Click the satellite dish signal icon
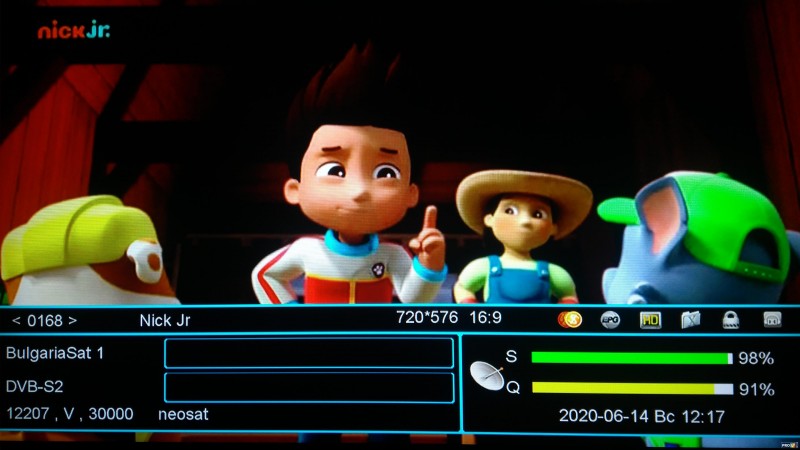The image size is (800, 450). [487, 376]
